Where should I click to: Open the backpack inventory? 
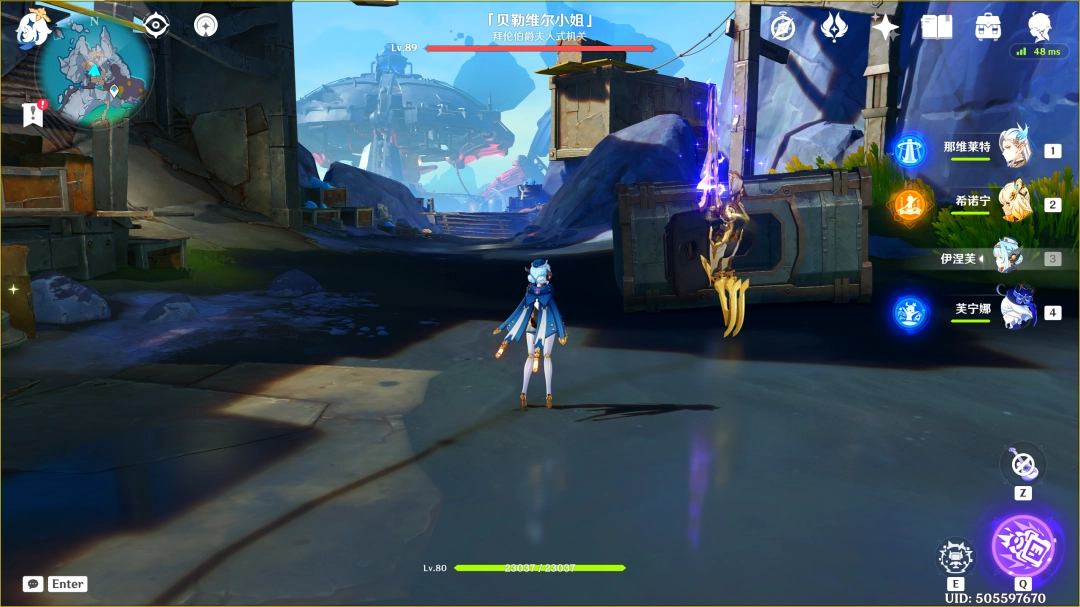click(988, 27)
